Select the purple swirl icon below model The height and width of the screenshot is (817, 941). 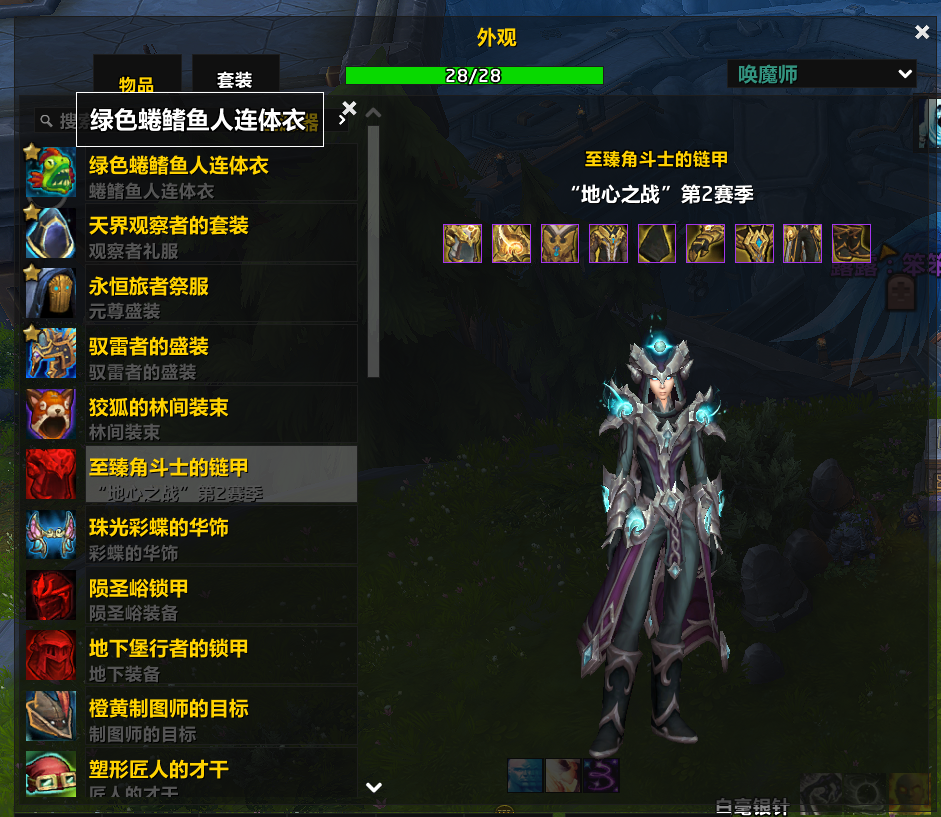[602, 775]
